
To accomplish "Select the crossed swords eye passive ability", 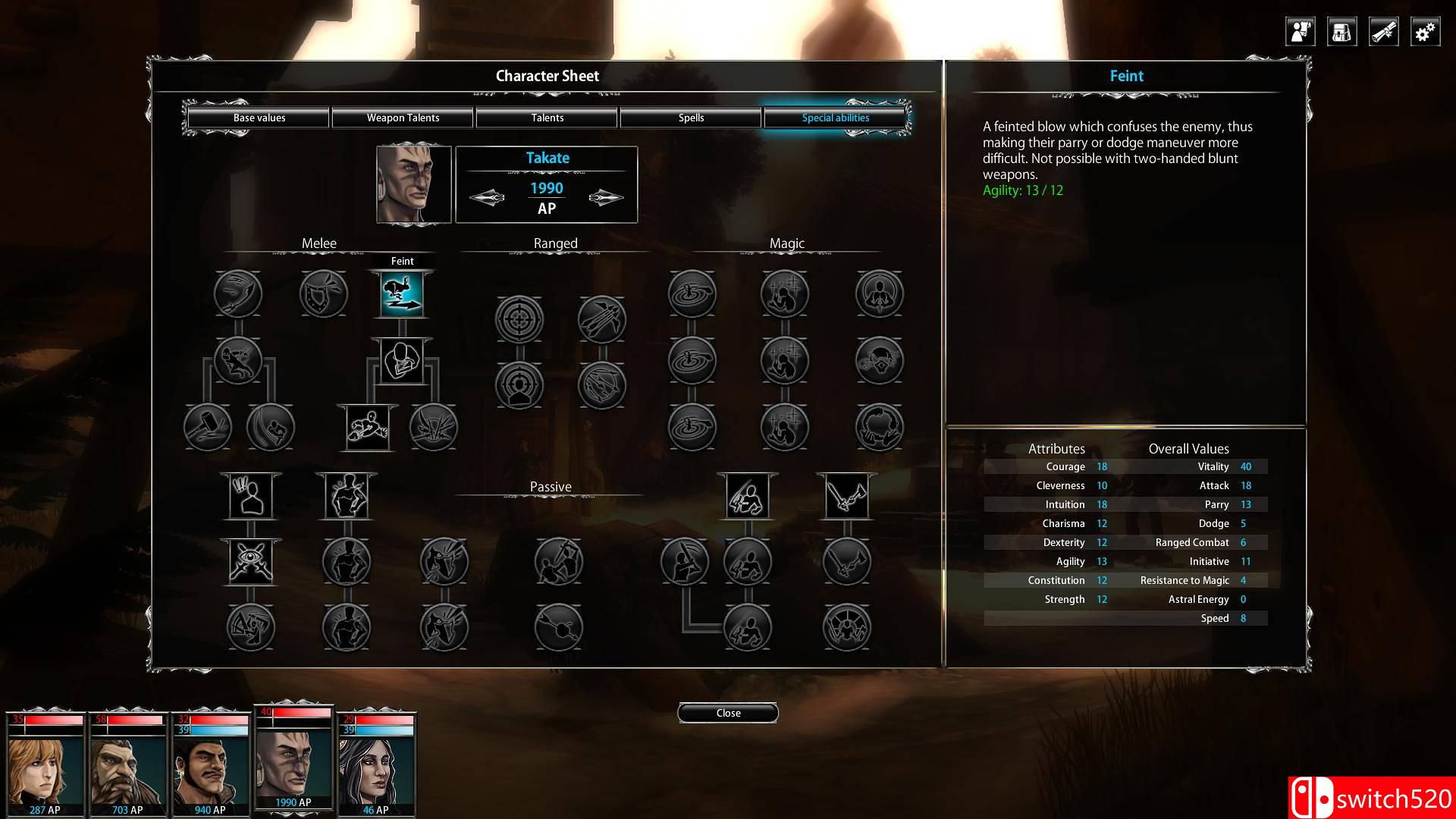I will coord(250,563).
